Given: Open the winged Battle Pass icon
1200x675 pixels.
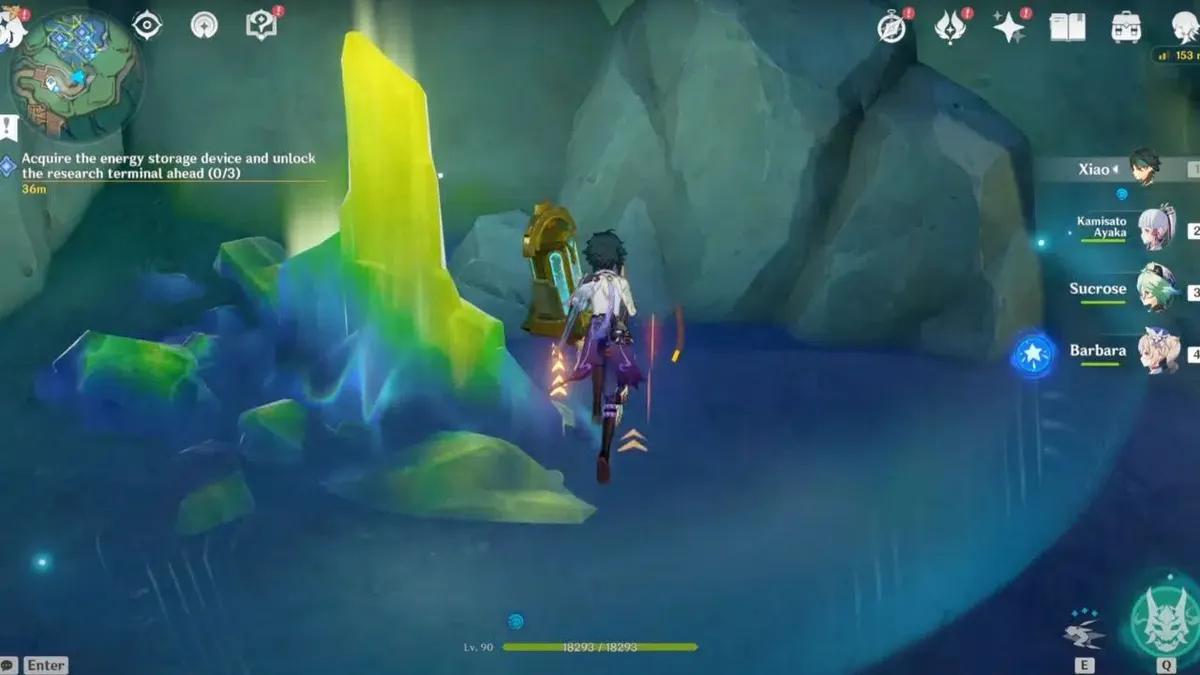Looking at the screenshot, I should (949, 27).
